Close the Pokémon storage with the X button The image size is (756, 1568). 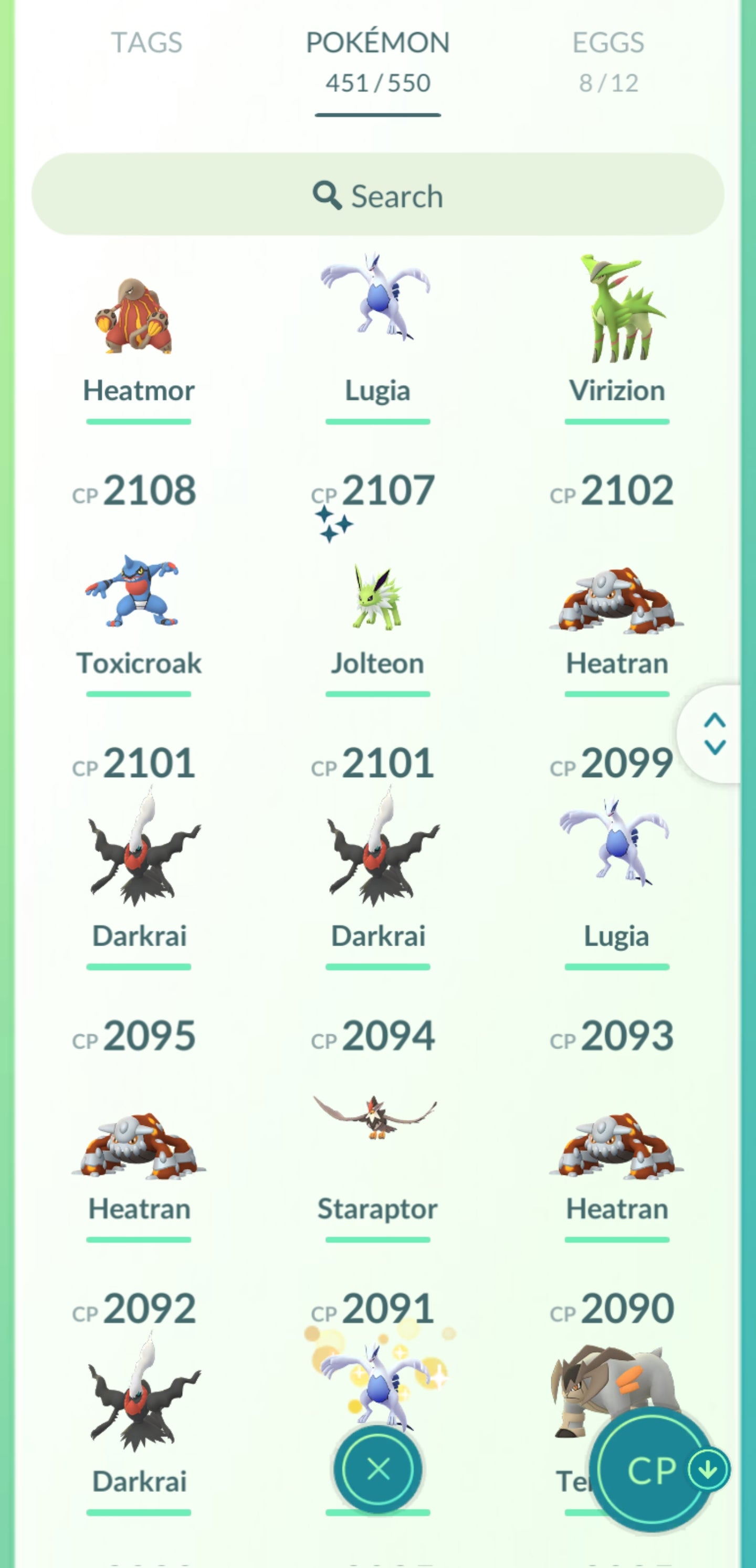[x=377, y=1469]
